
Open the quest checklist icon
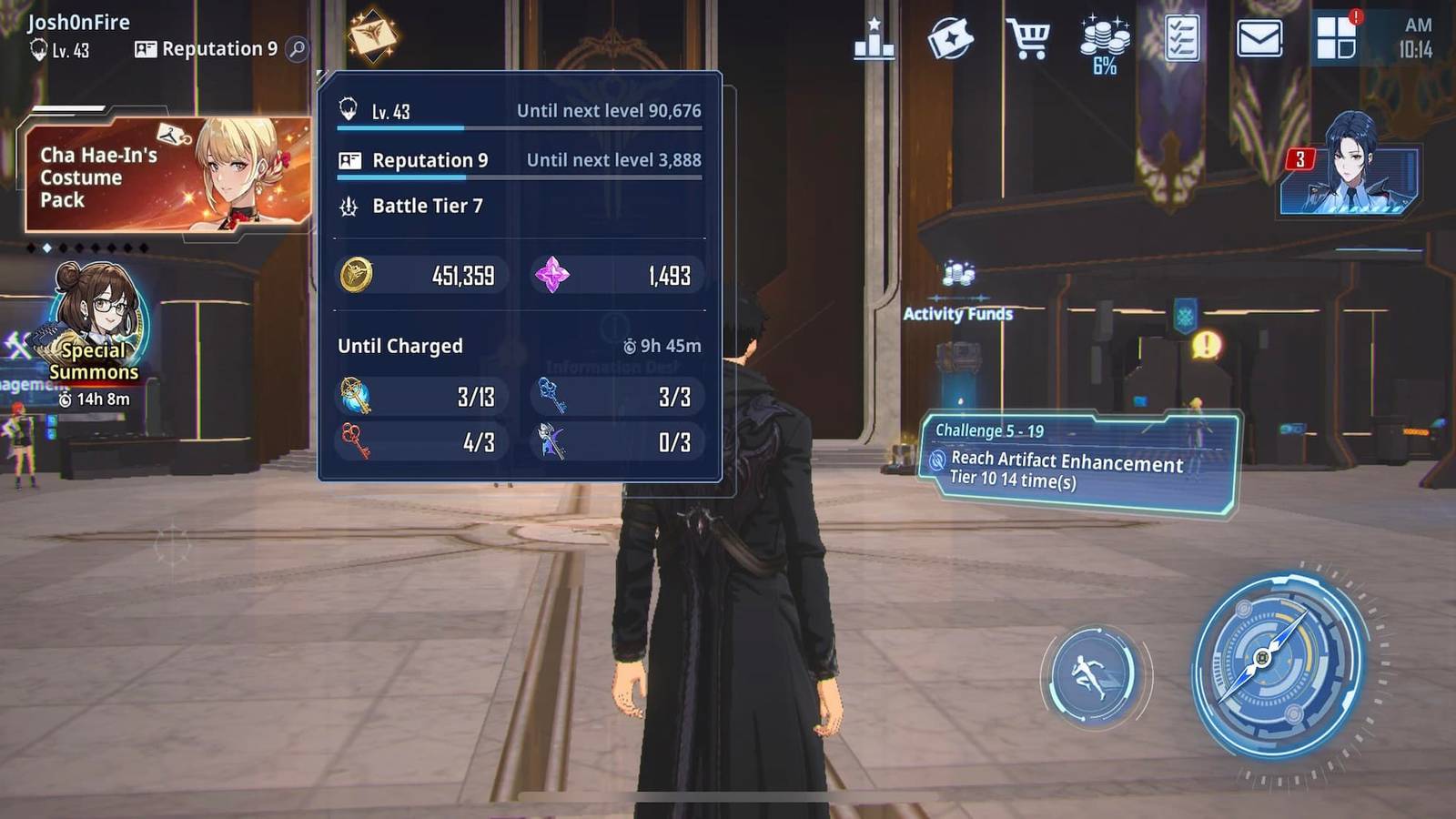click(x=1183, y=38)
